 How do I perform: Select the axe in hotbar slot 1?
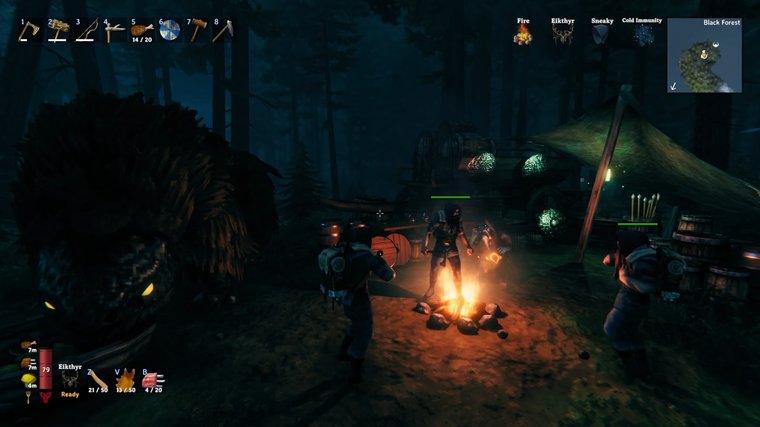[x=29, y=31]
